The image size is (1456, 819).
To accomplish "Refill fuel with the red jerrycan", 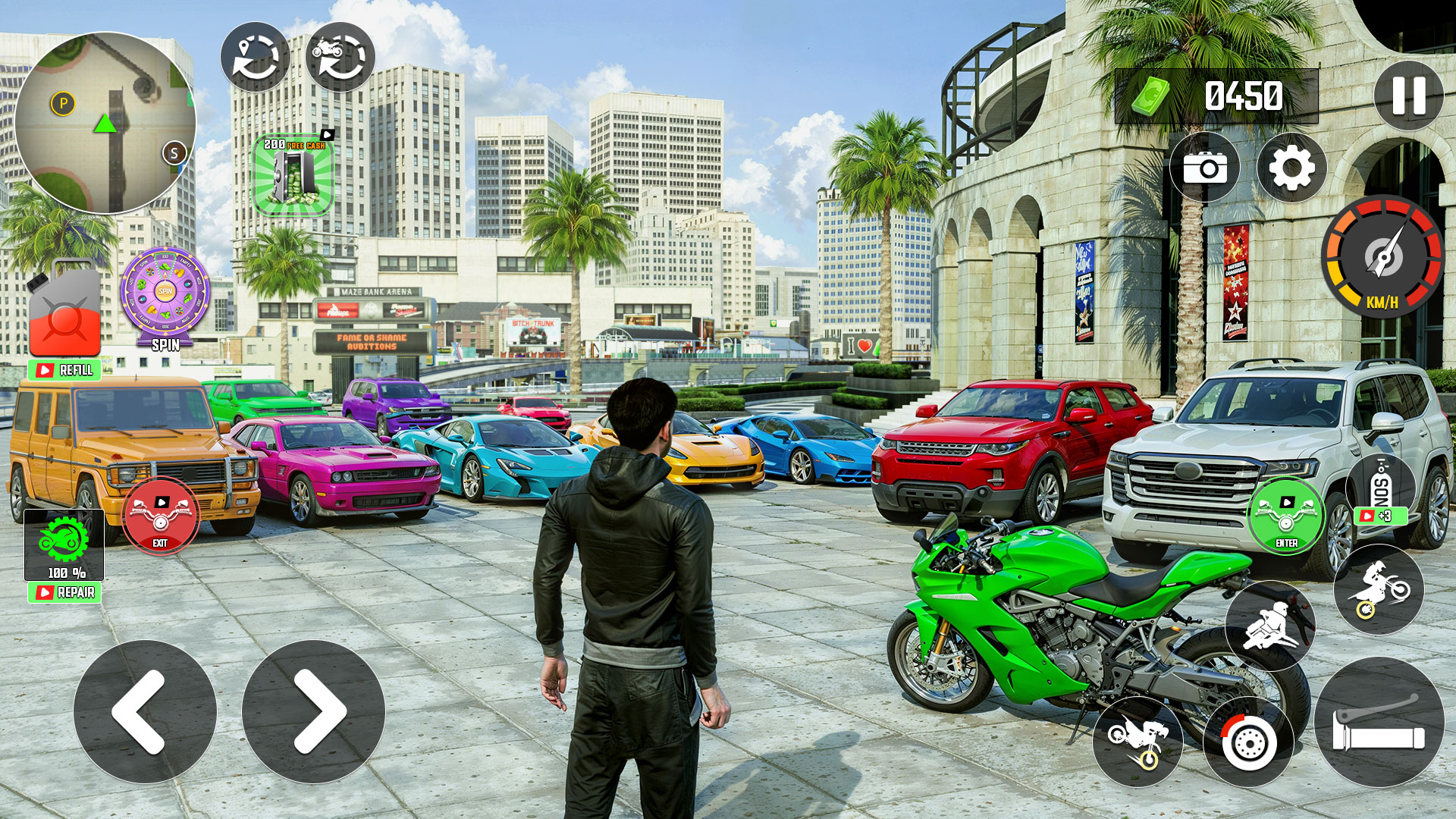I will coord(64,312).
